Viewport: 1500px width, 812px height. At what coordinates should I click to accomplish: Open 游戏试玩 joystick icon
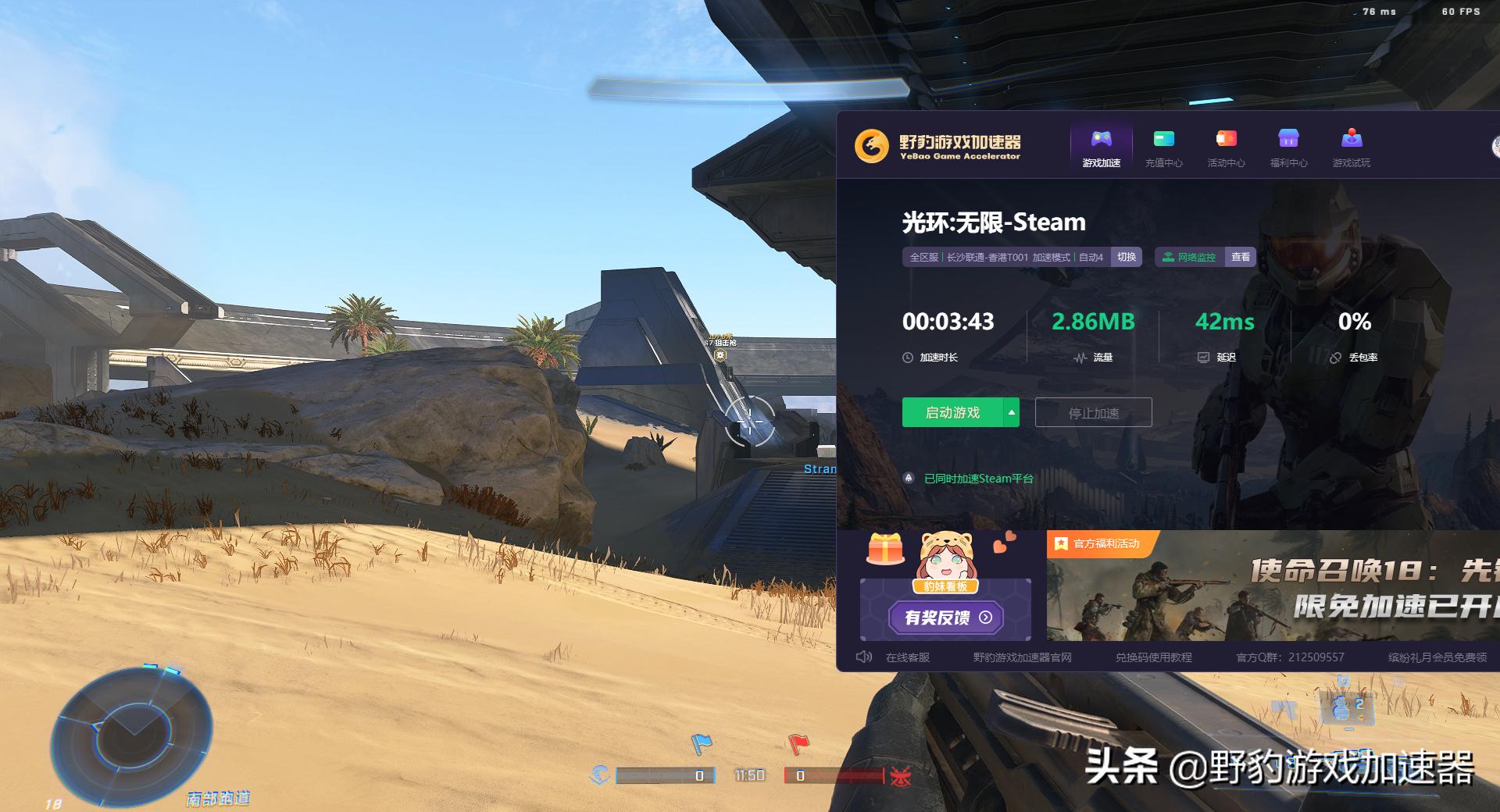coord(1350,138)
